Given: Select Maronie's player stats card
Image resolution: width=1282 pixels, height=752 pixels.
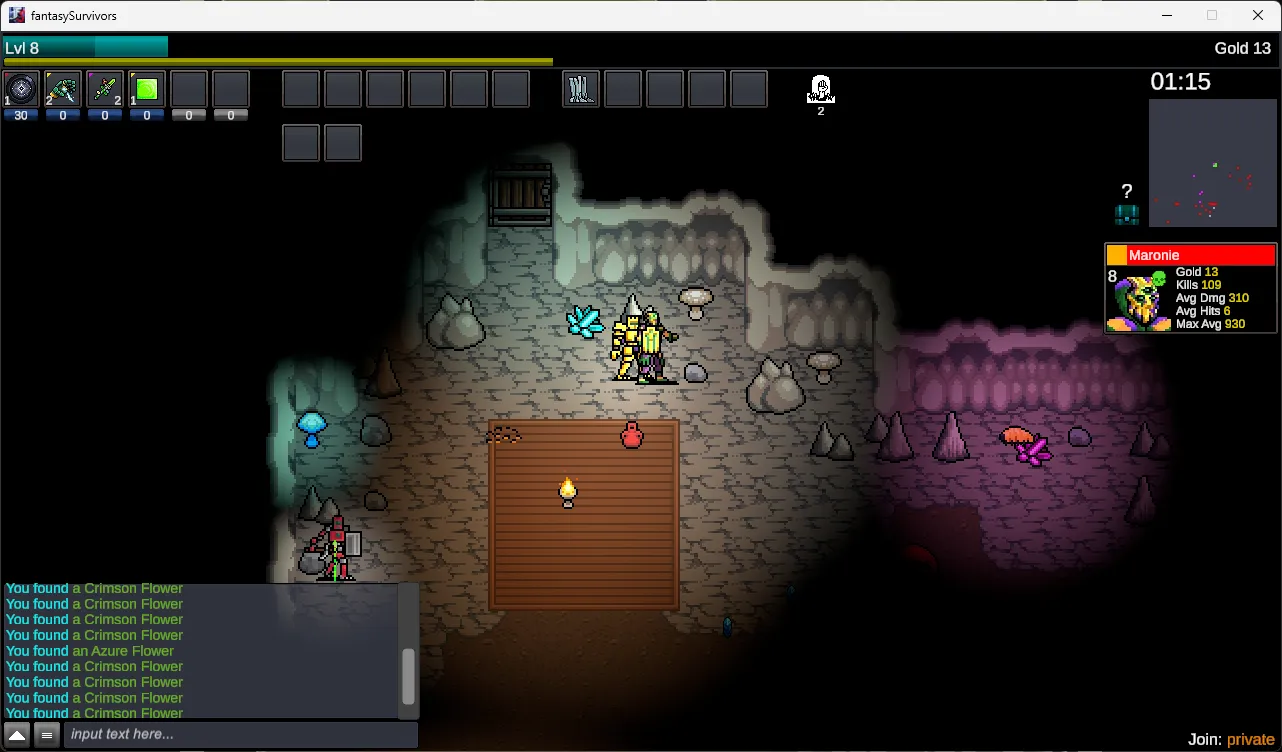Looking at the screenshot, I should 1190,288.
